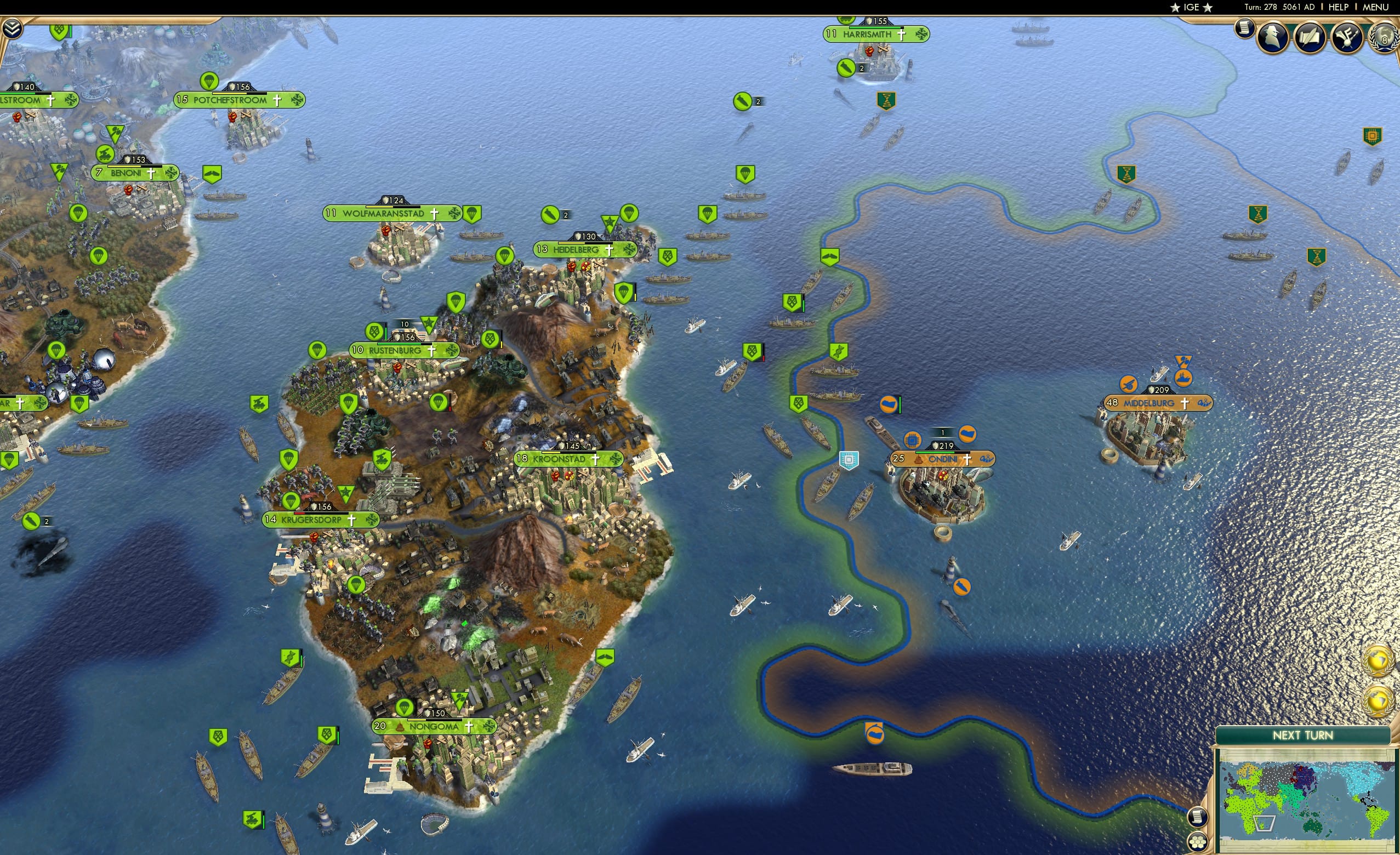Screen dimensions: 1400x855
Task: Select the submarine unit flag near Krugersdorp
Action: pos(31,522)
